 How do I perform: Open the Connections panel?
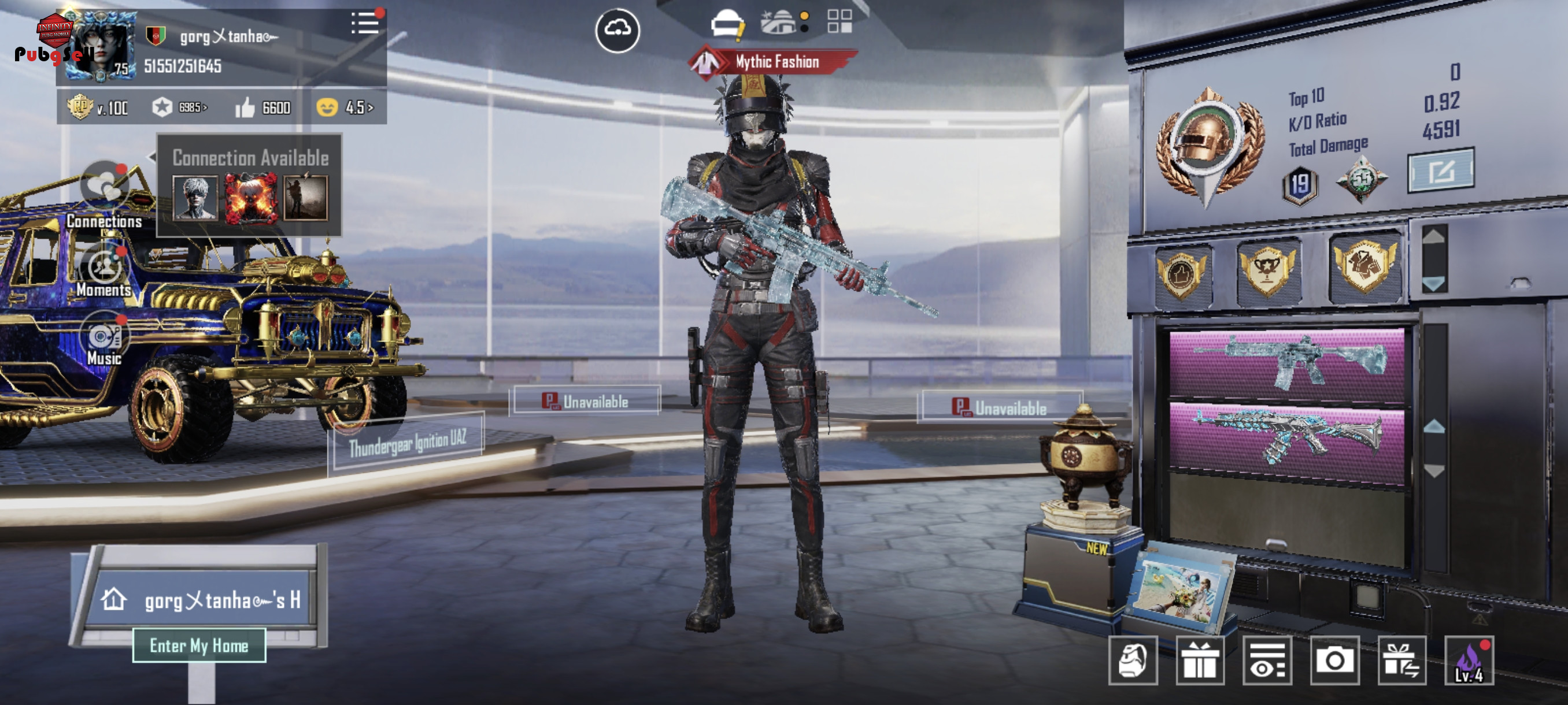pos(105,185)
